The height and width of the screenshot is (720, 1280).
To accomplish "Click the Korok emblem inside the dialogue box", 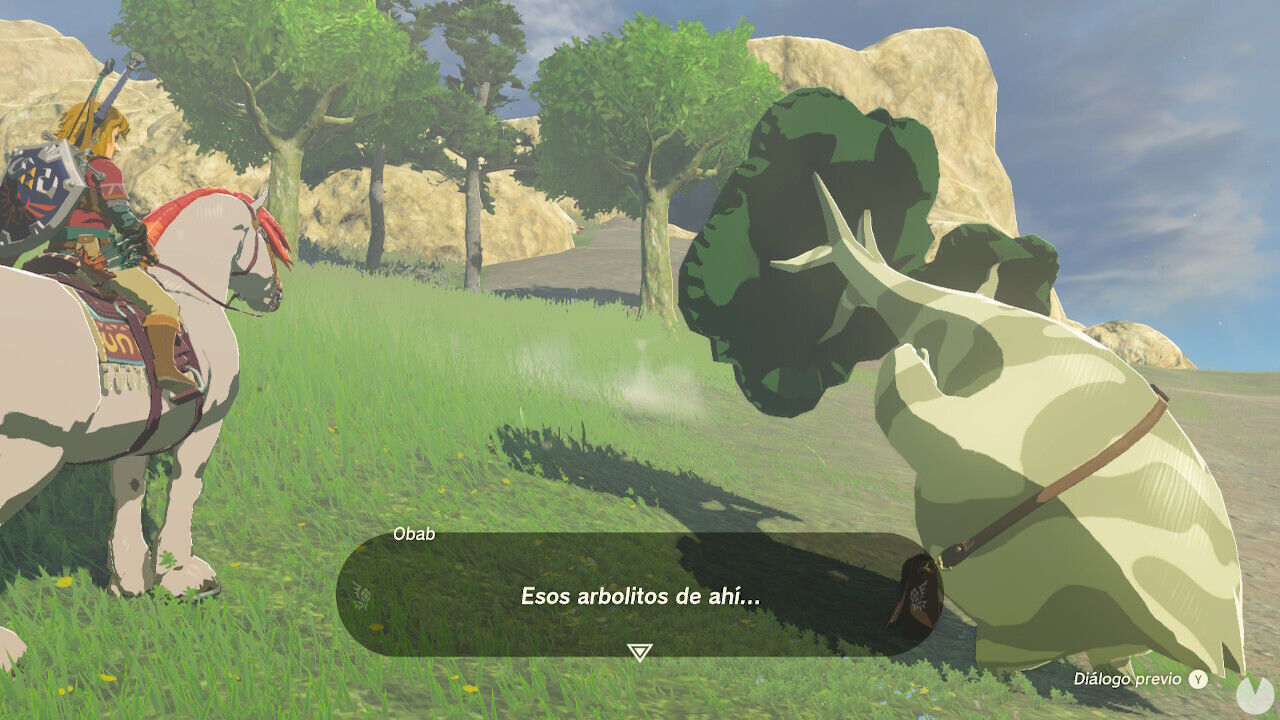I will tap(362, 595).
